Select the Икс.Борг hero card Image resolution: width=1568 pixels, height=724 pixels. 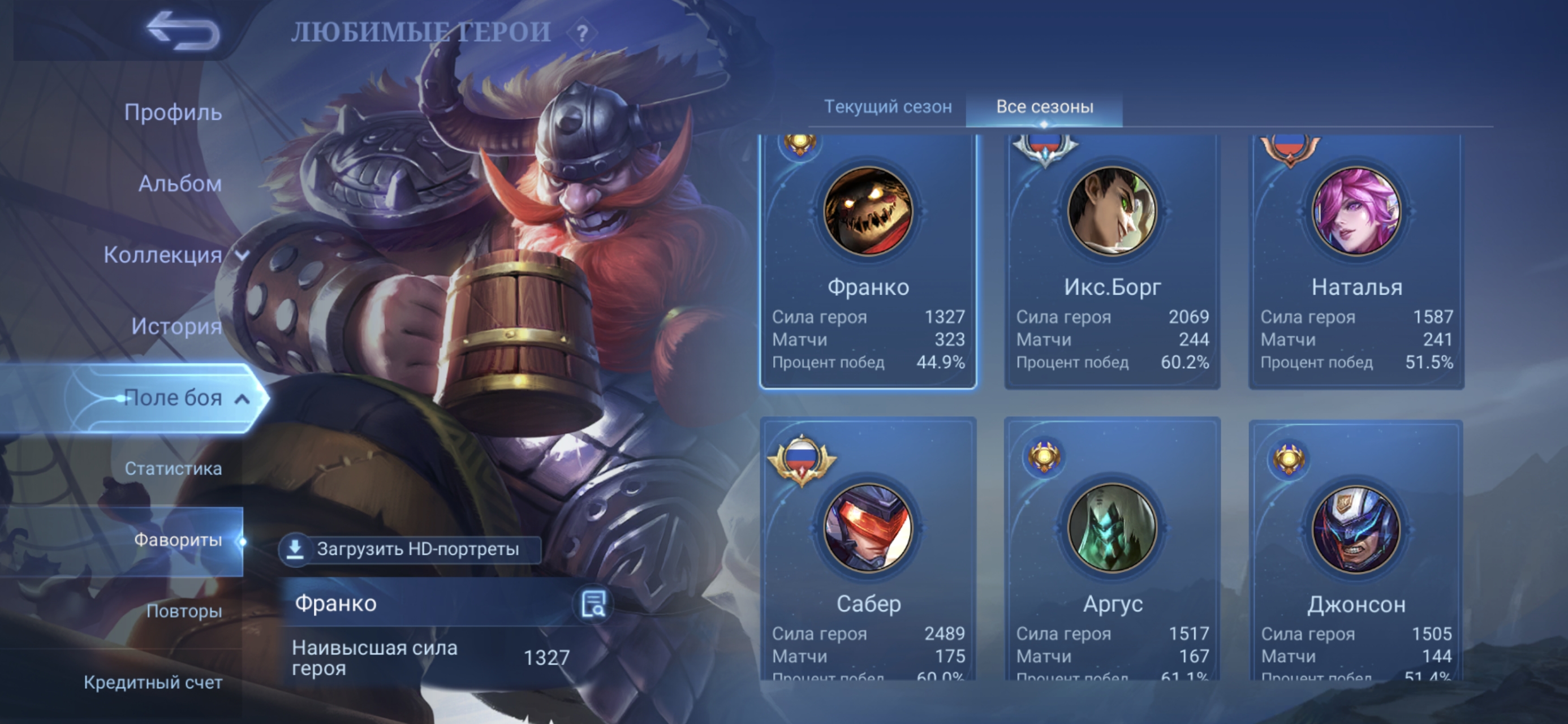1112,262
